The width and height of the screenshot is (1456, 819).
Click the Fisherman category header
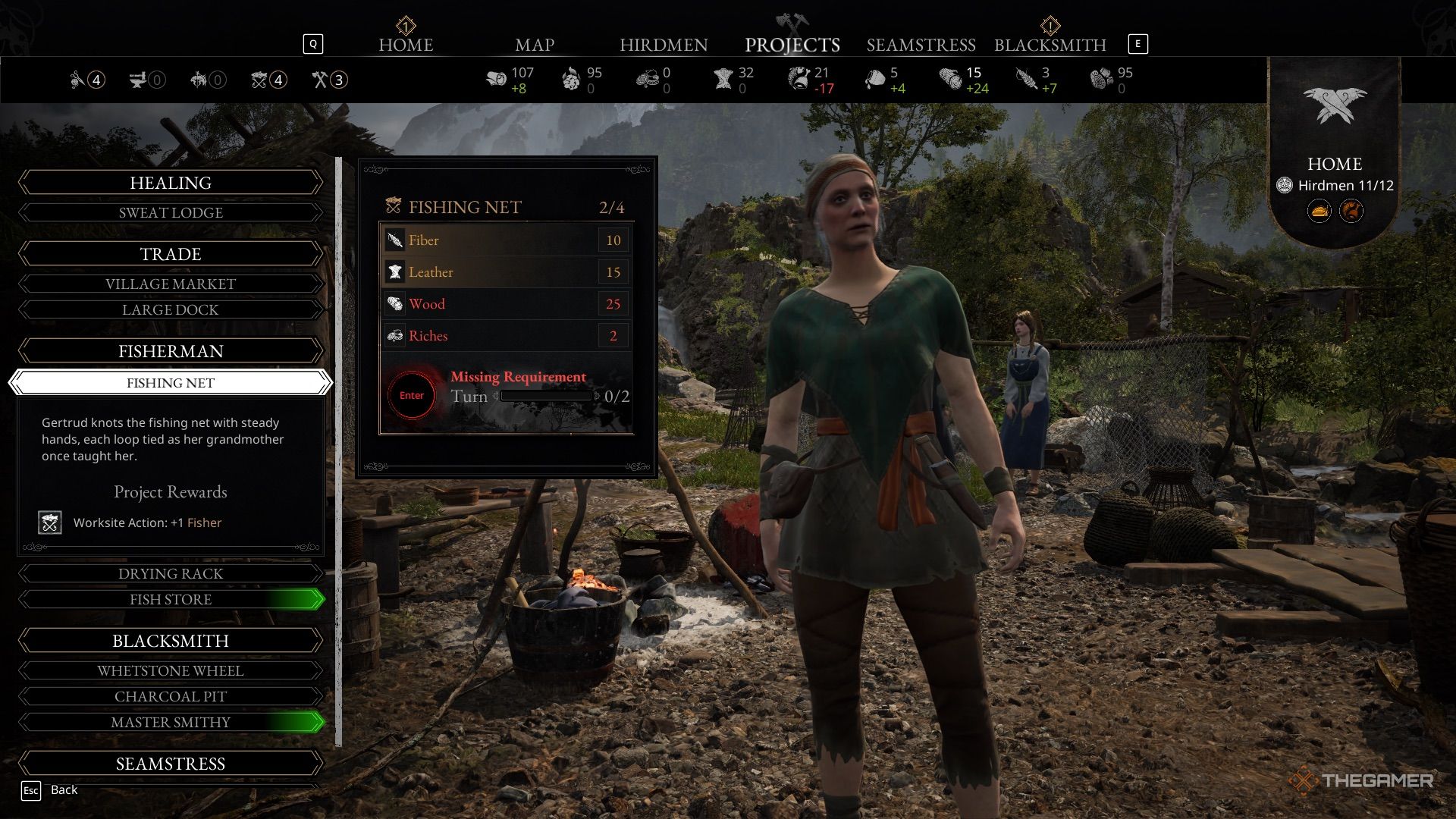tap(171, 351)
